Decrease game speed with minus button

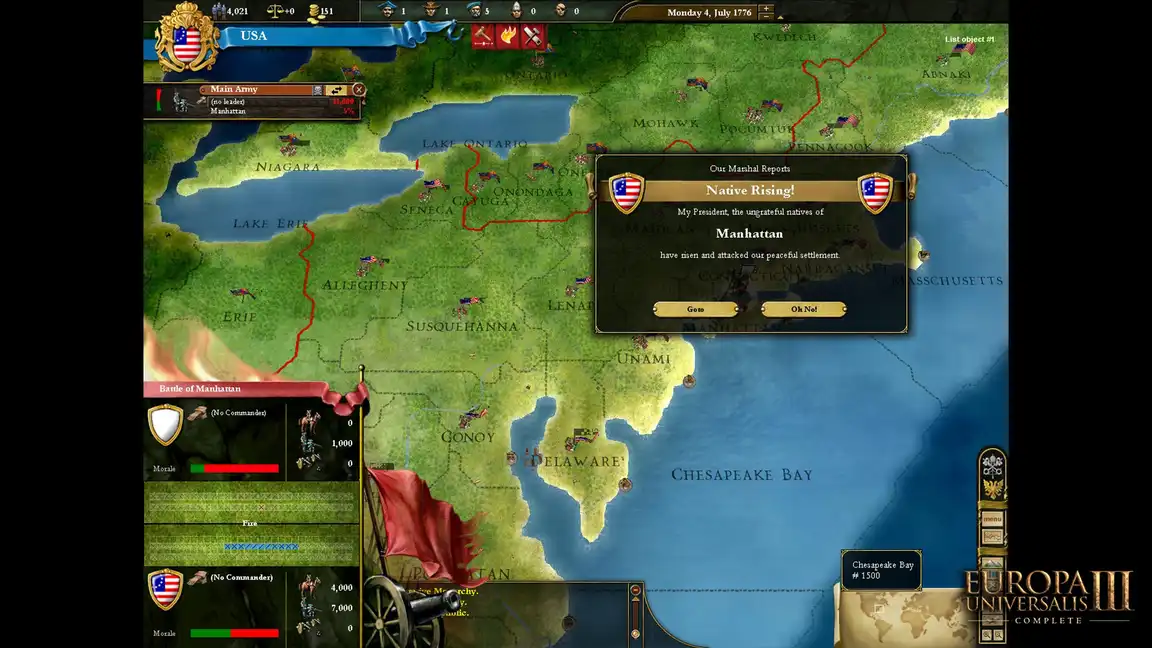pos(766,19)
